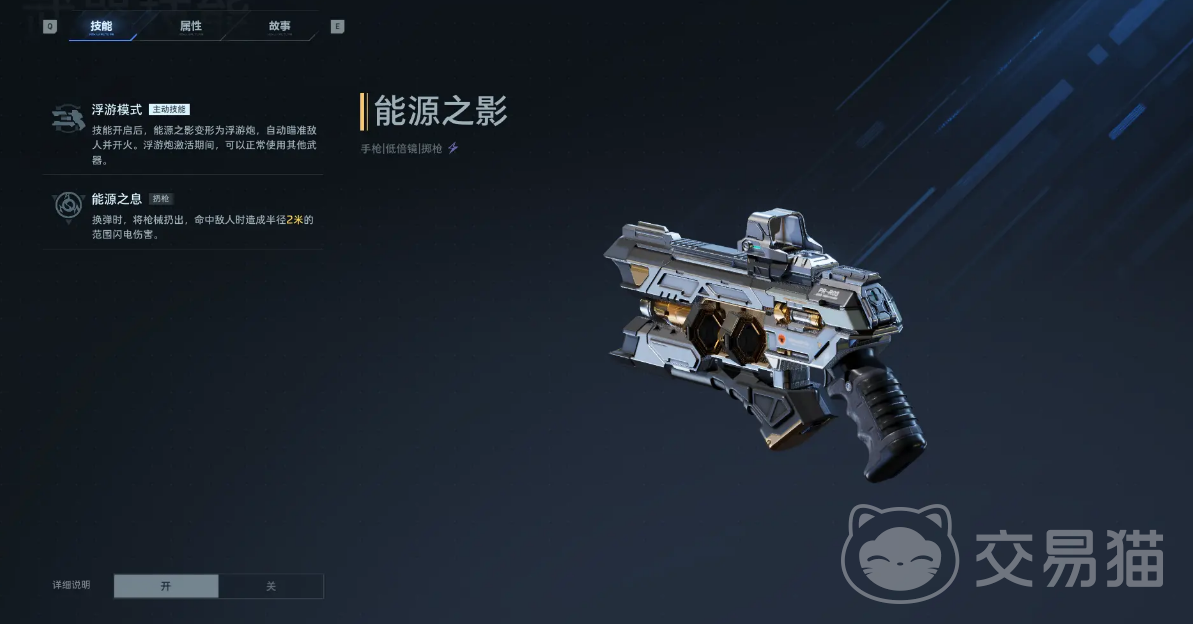Select the 能源之息 skill entry
Image resolution: width=1193 pixels, height=624 pixels.
[x=186, y=216]
